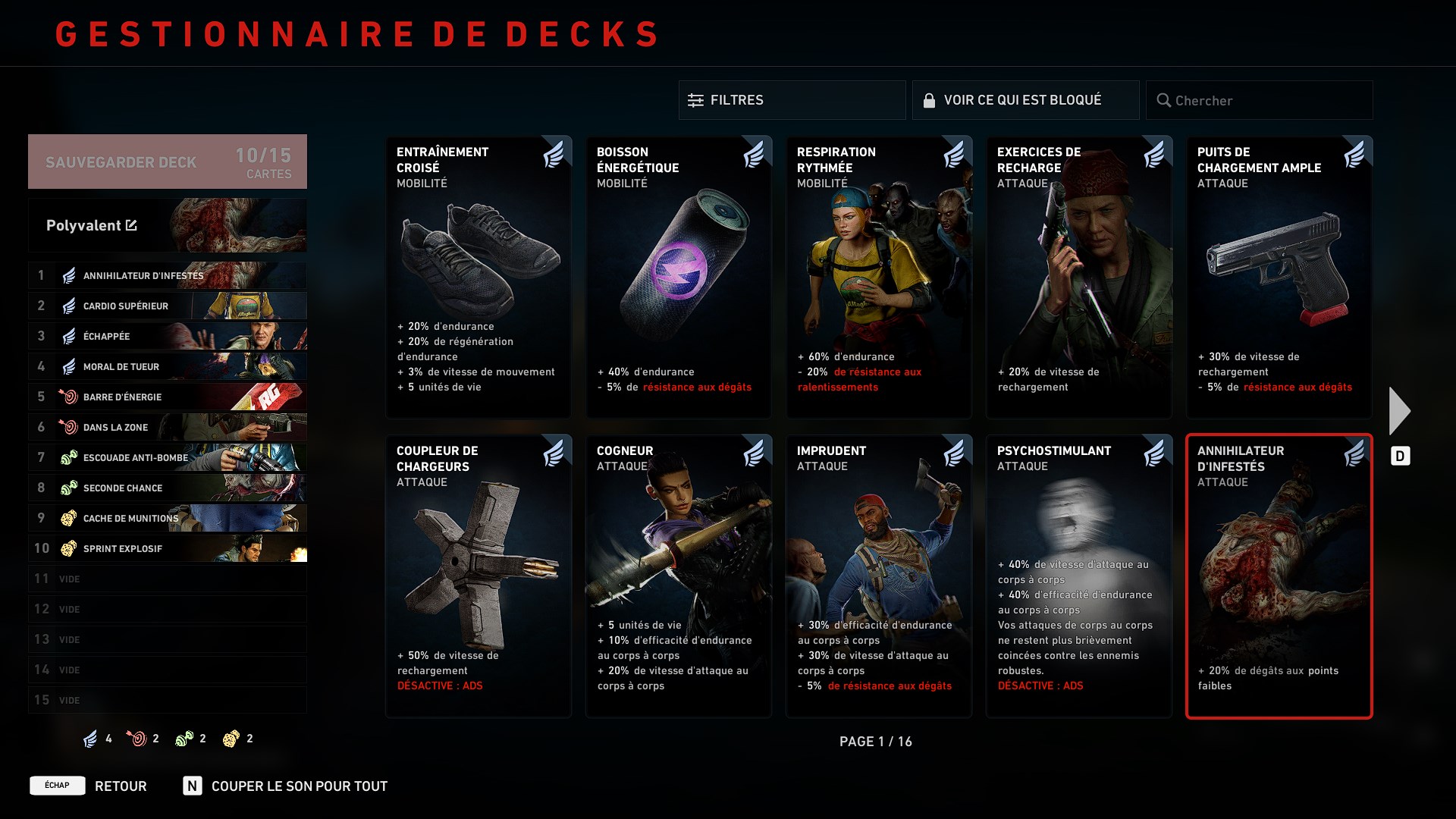Choose the Coupleur de Chargeurs card
1456x819 pixels.
coord(479,576)
